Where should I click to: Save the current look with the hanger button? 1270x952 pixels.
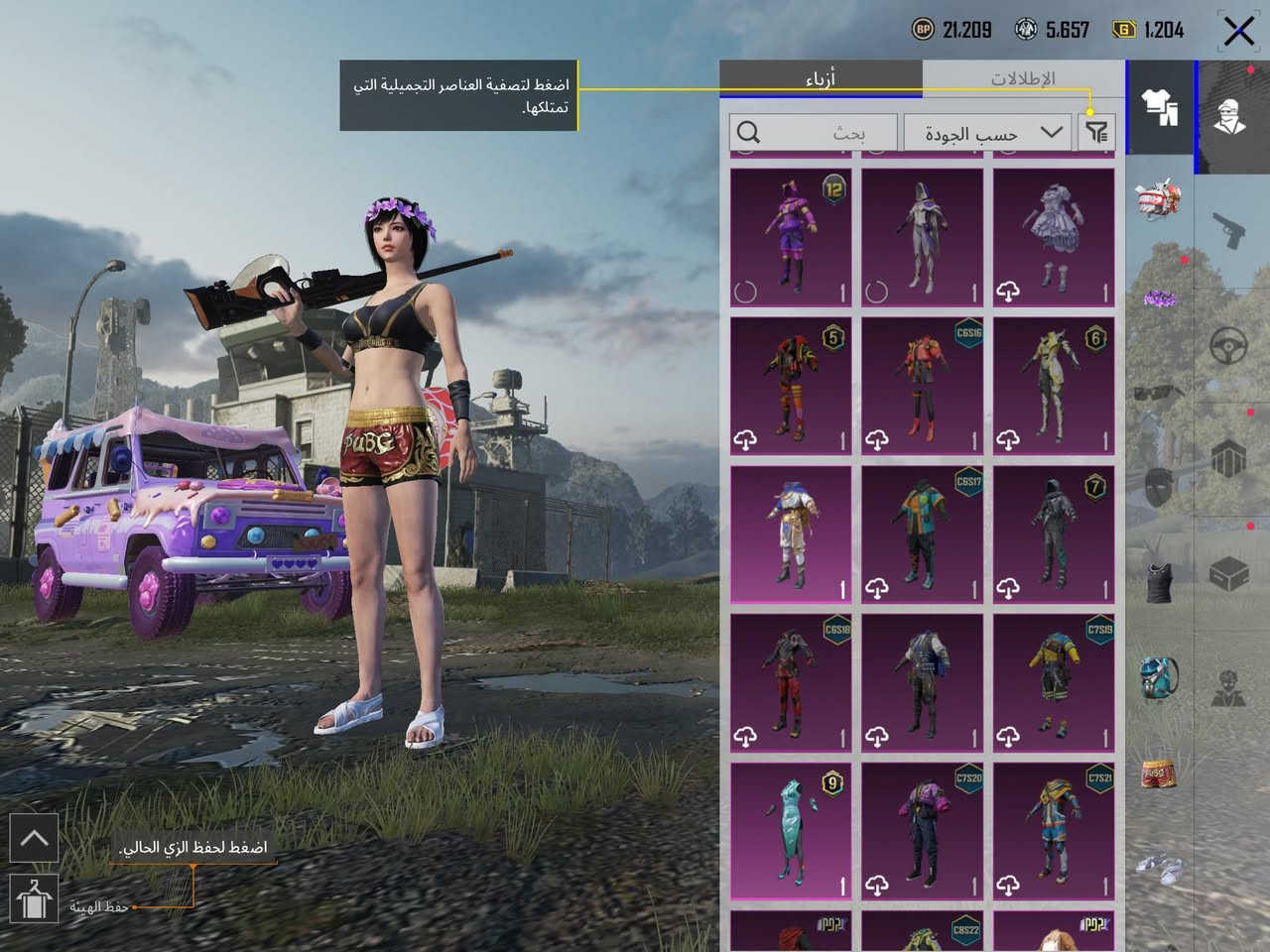pos(33,898)
